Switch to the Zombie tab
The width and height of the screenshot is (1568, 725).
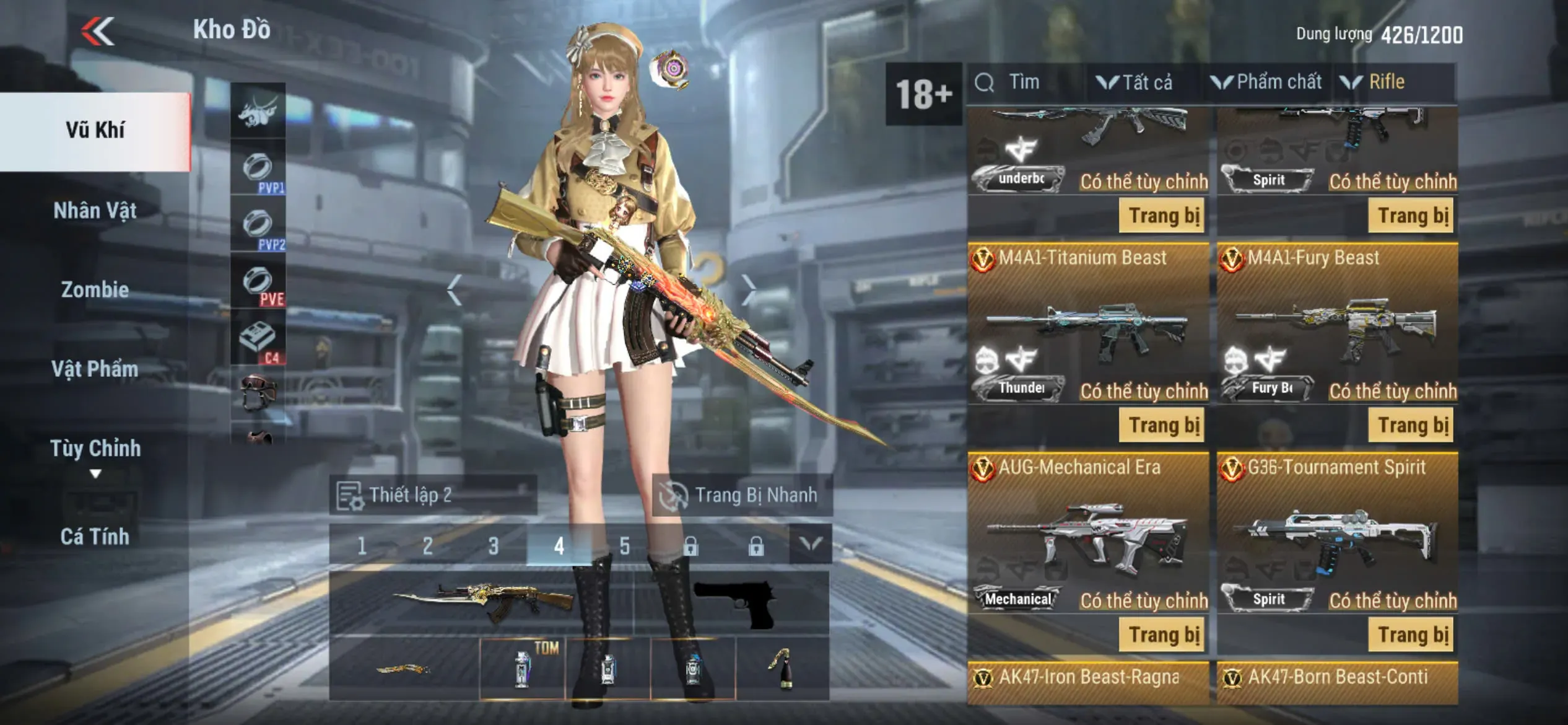point(95,289)
